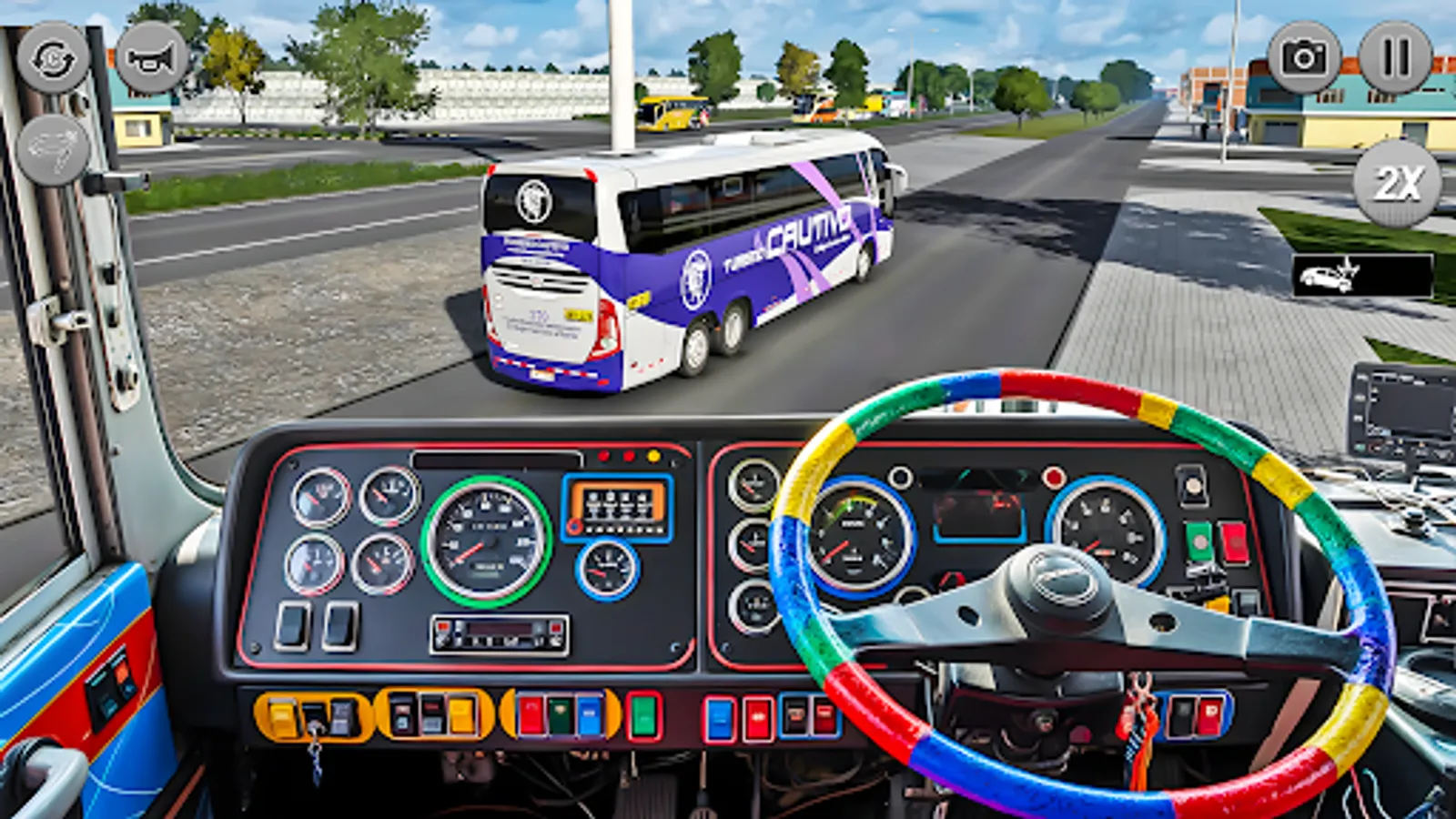Honk the horn using the trumpet icon
The height and width of the screenshot is (819, 1456).
pos(148,57)
